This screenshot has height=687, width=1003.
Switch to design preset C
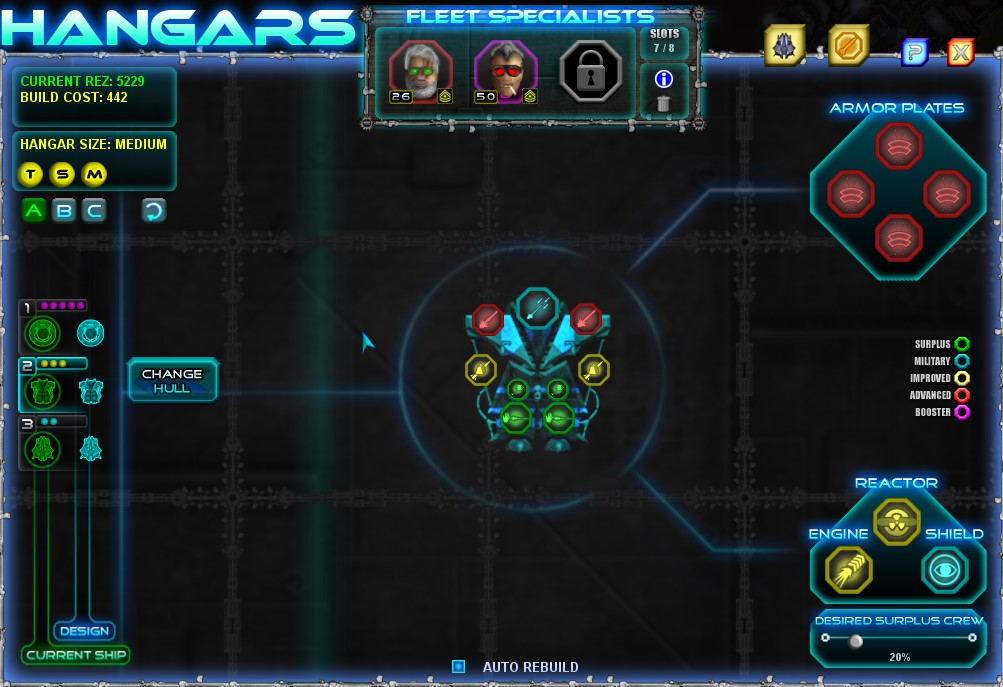[x=94, y=210]
